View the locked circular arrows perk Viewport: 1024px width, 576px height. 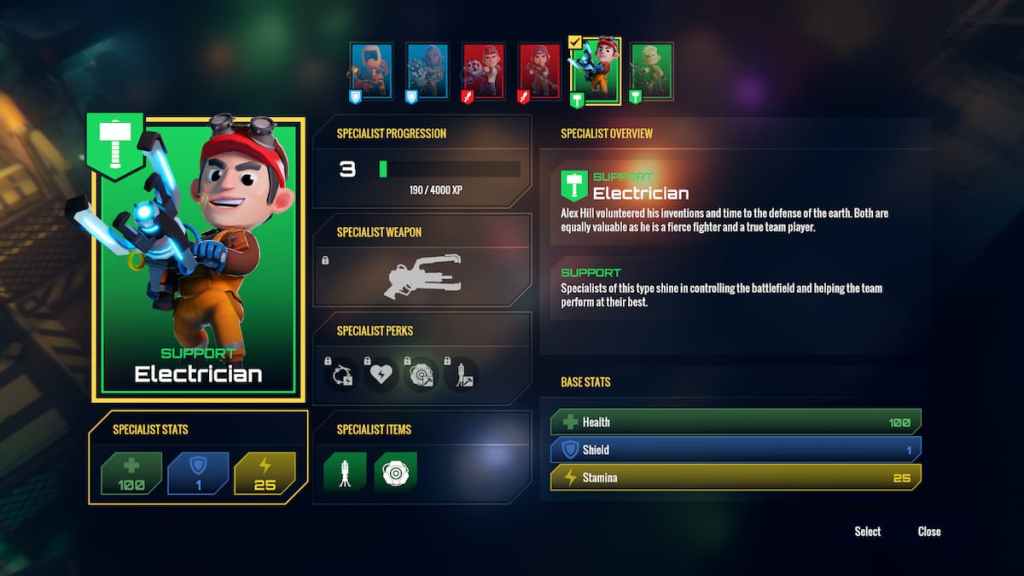tap(341, 374)
